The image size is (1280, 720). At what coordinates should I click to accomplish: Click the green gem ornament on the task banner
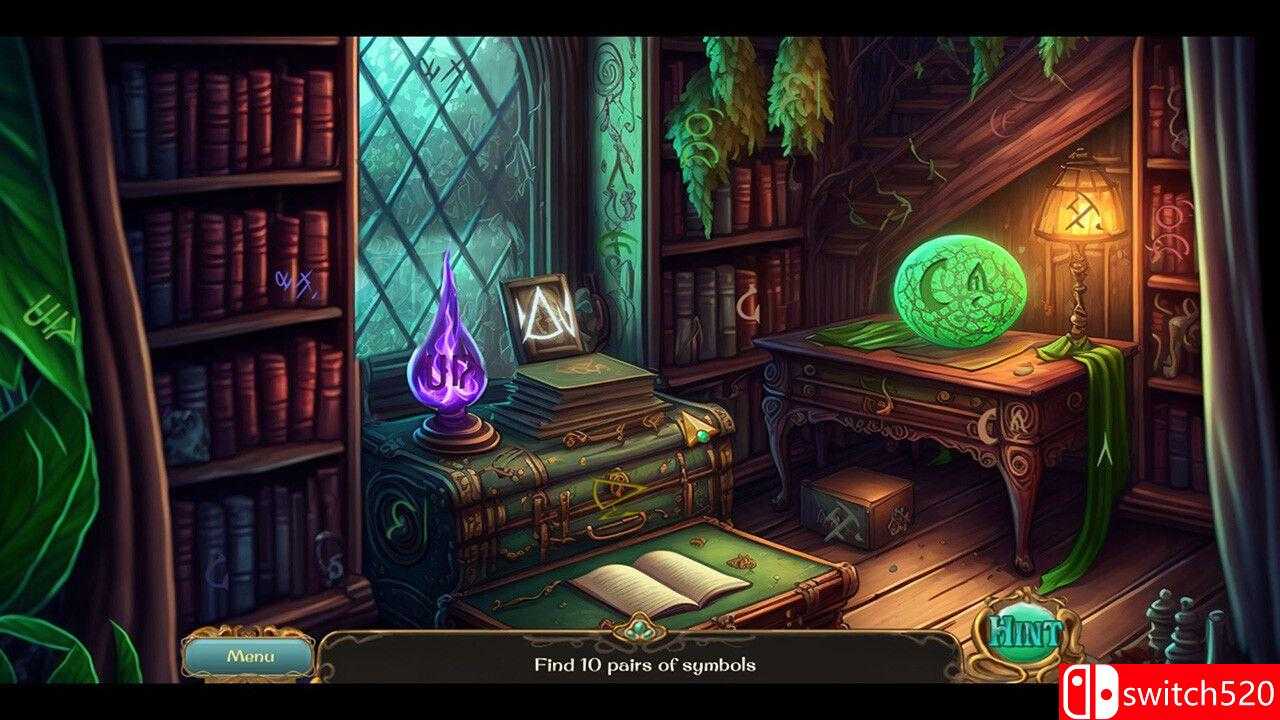point(638,625)
